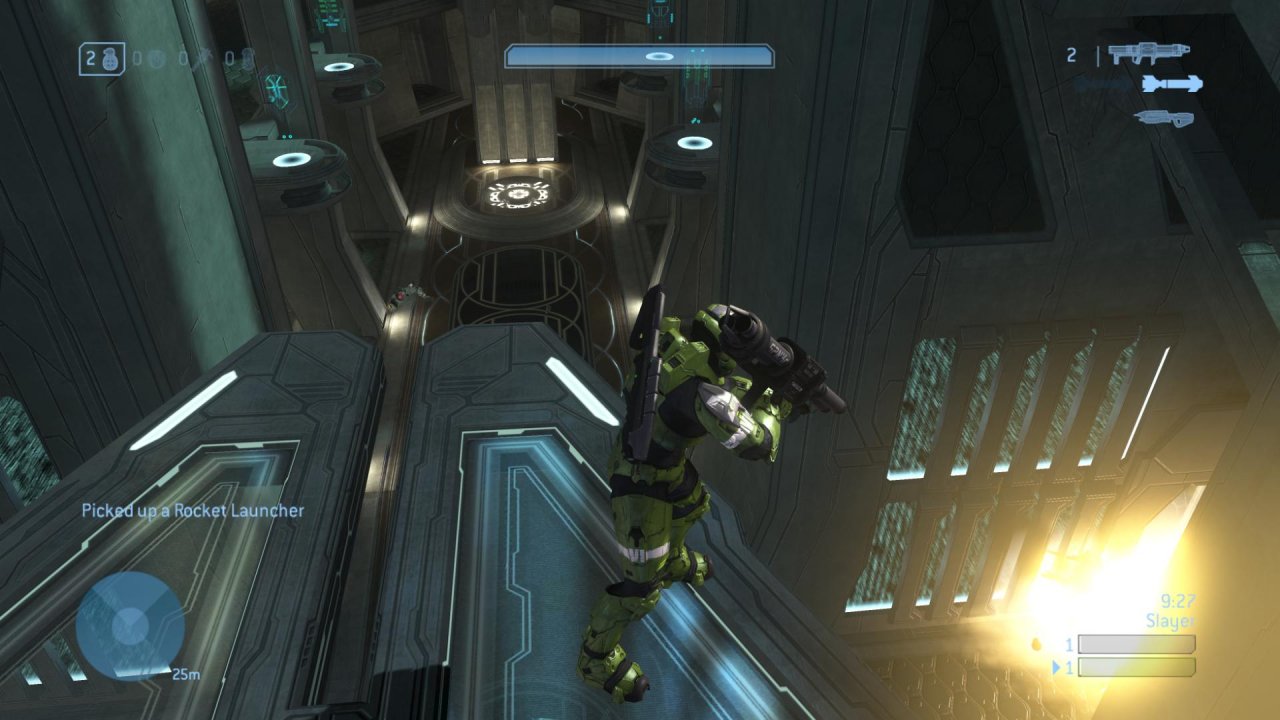
Task: Click the firebomb grenade icon
Action: 247,60
